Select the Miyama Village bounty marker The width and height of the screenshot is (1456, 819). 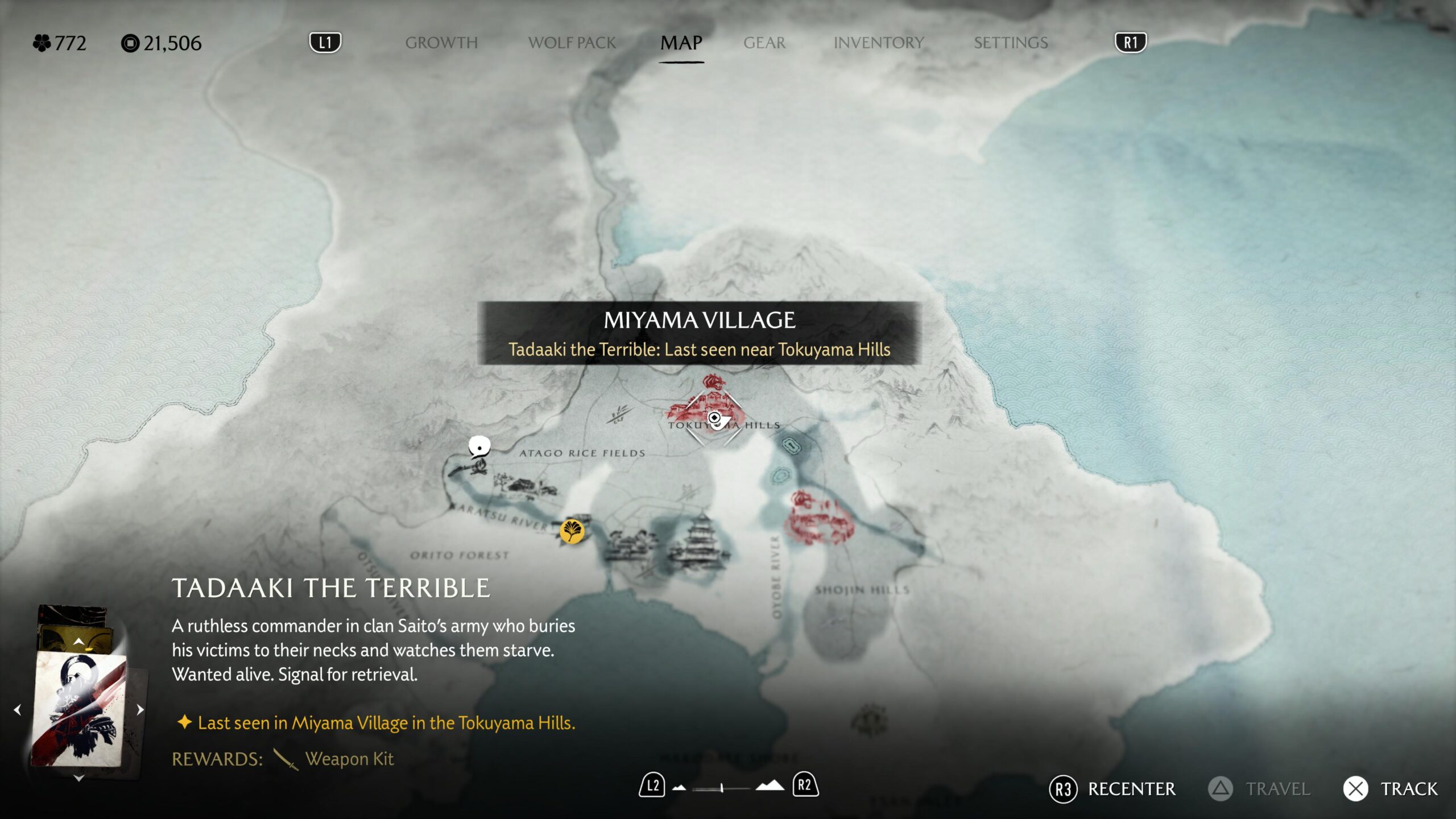pyautogui.click(x=714, y=419)
